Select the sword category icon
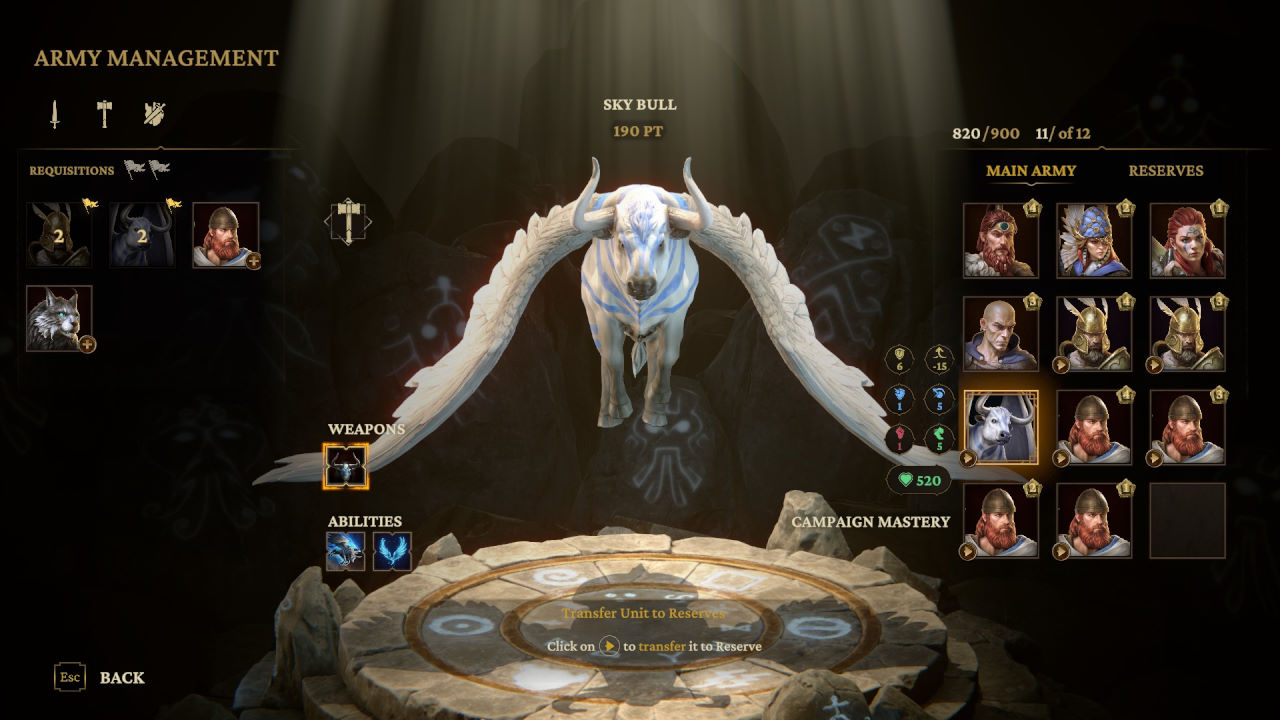 [55, 114]
